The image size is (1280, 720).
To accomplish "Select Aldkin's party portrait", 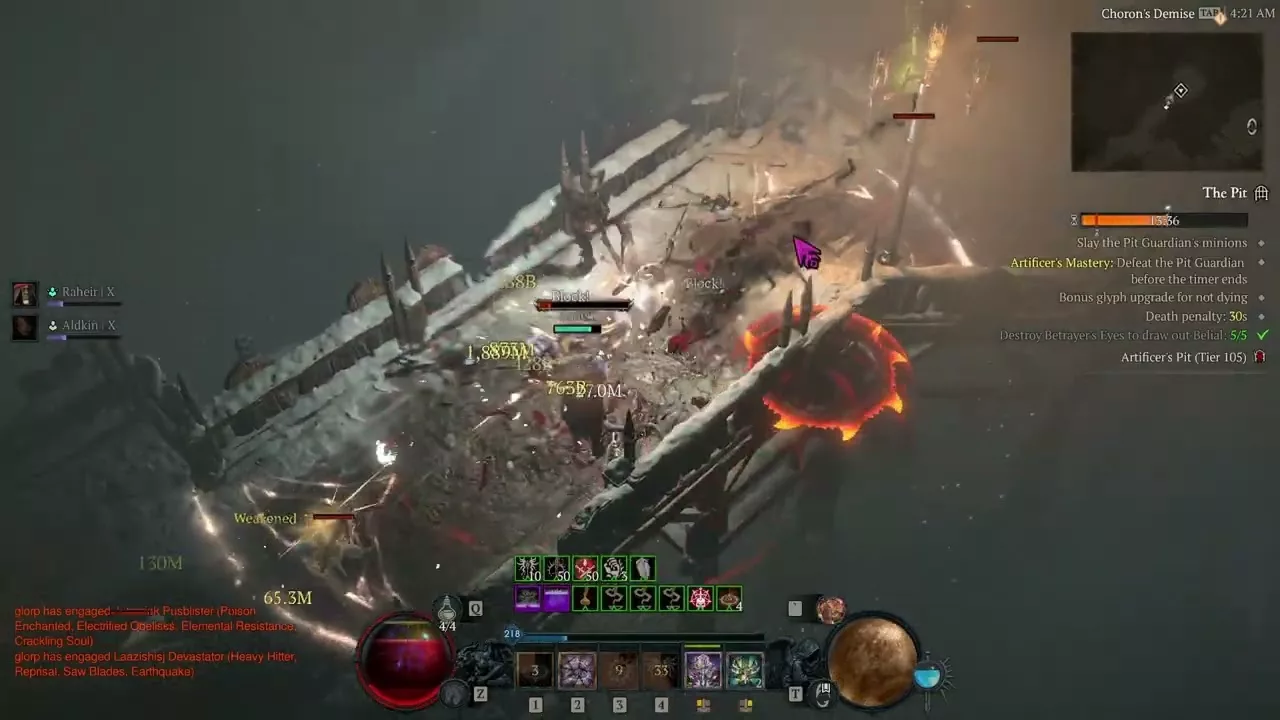I will click(x=25, y=327).
